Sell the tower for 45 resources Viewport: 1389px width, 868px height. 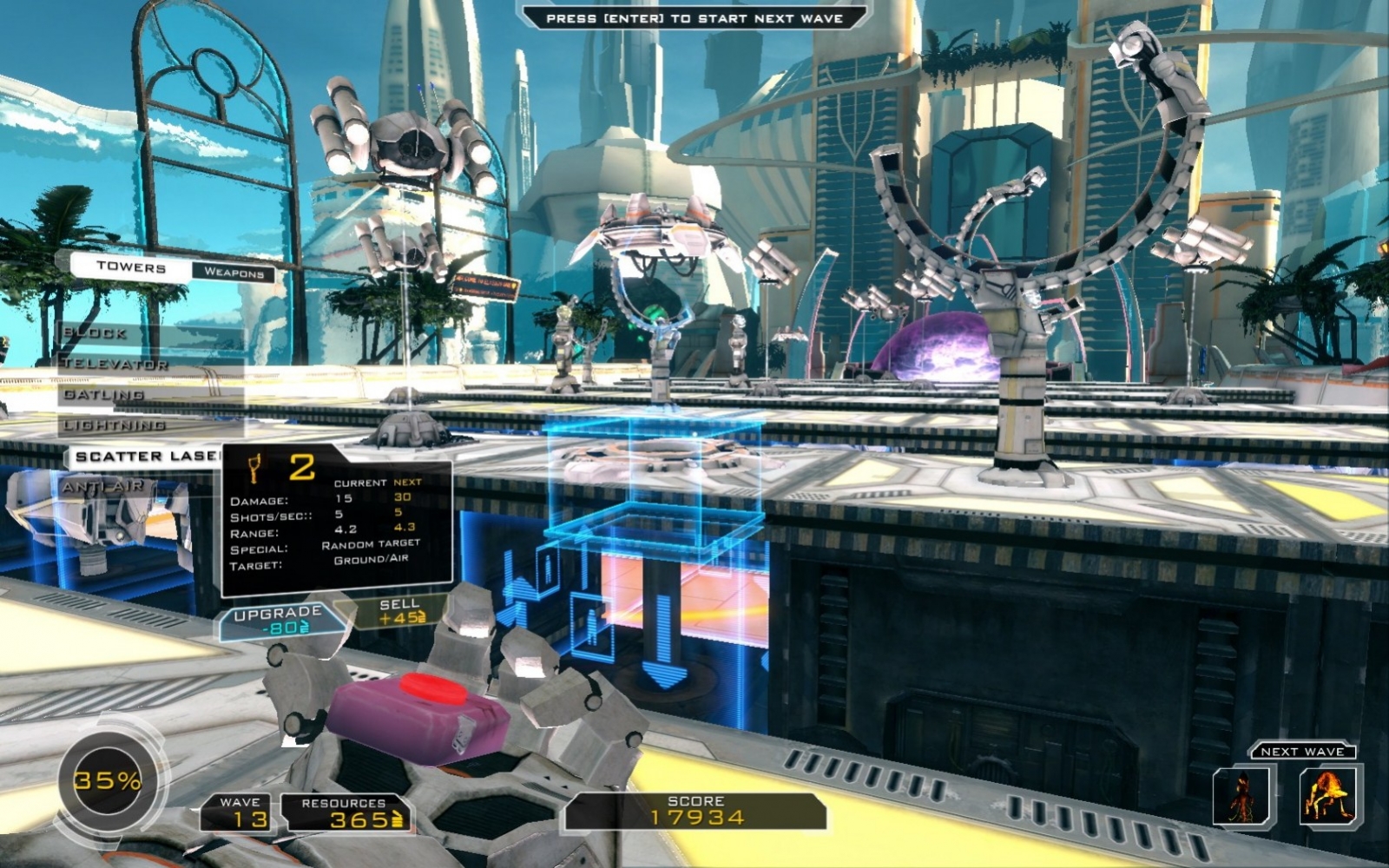pos(400,611)
